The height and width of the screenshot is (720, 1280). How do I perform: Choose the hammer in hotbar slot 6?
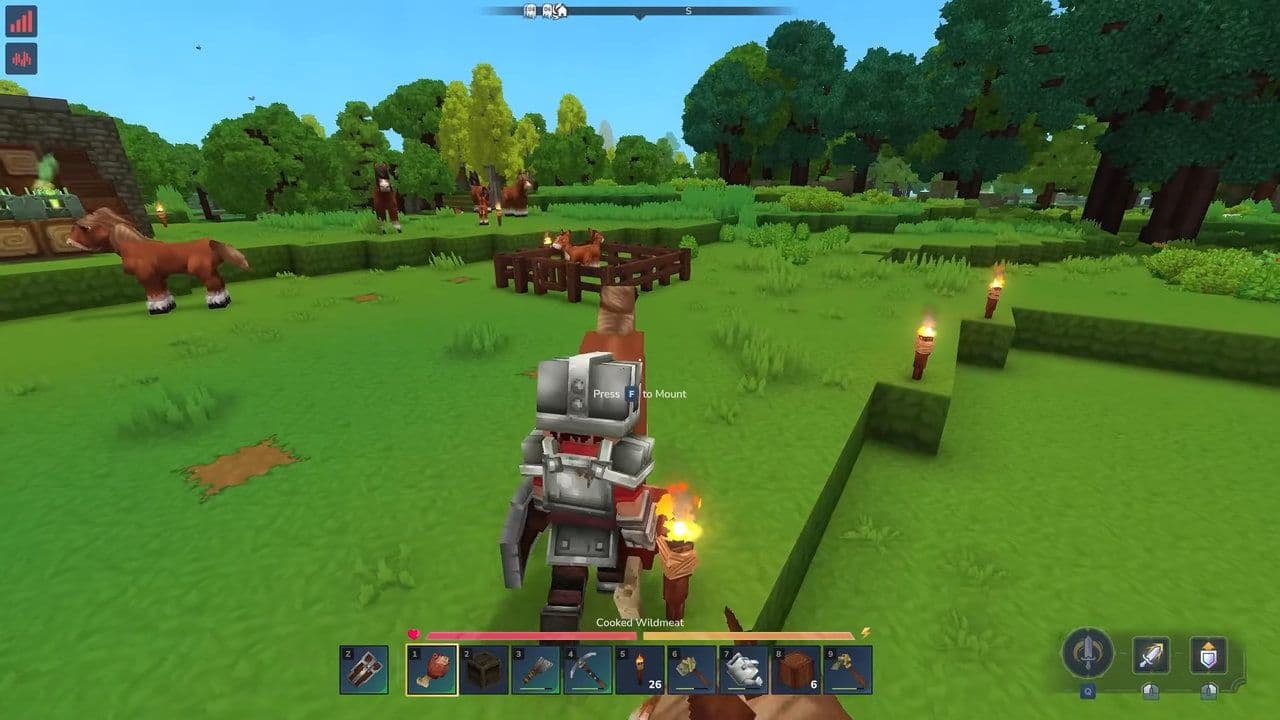(x=692, y=670)
